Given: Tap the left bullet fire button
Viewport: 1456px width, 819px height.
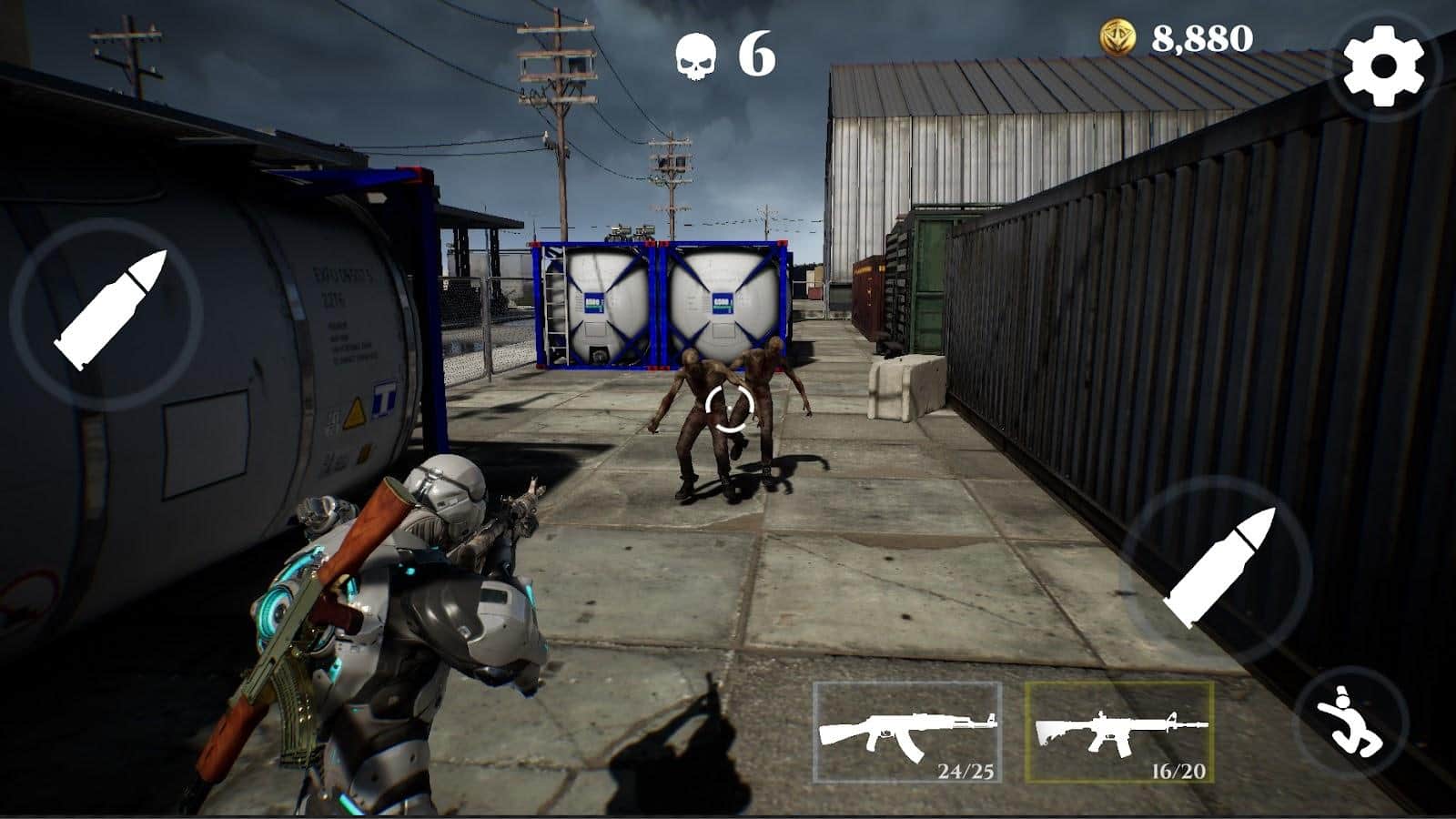Looking at the screenshot, I should tap(107, 312).
